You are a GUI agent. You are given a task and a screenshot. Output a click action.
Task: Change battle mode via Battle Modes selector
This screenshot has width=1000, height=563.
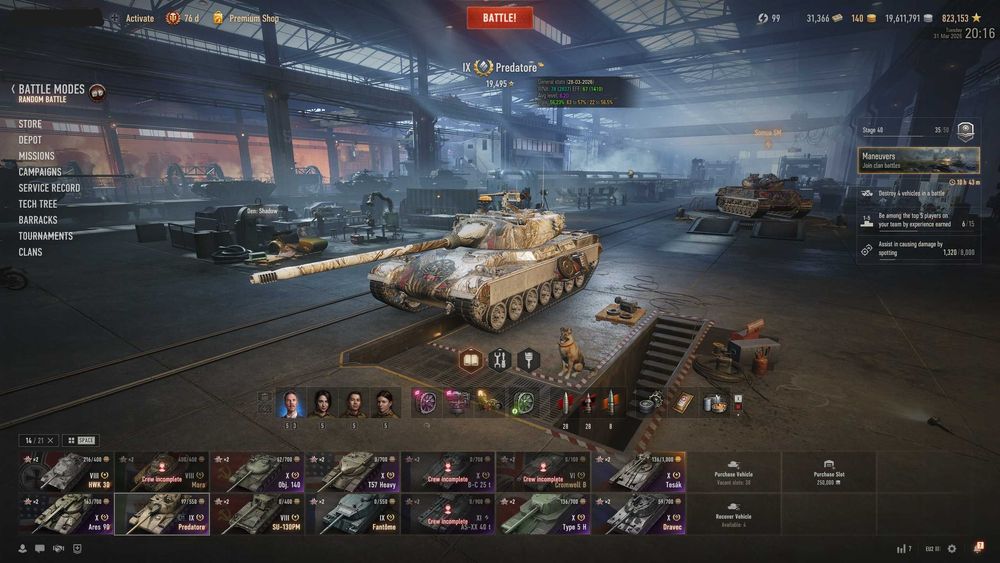tap(55, 93)
